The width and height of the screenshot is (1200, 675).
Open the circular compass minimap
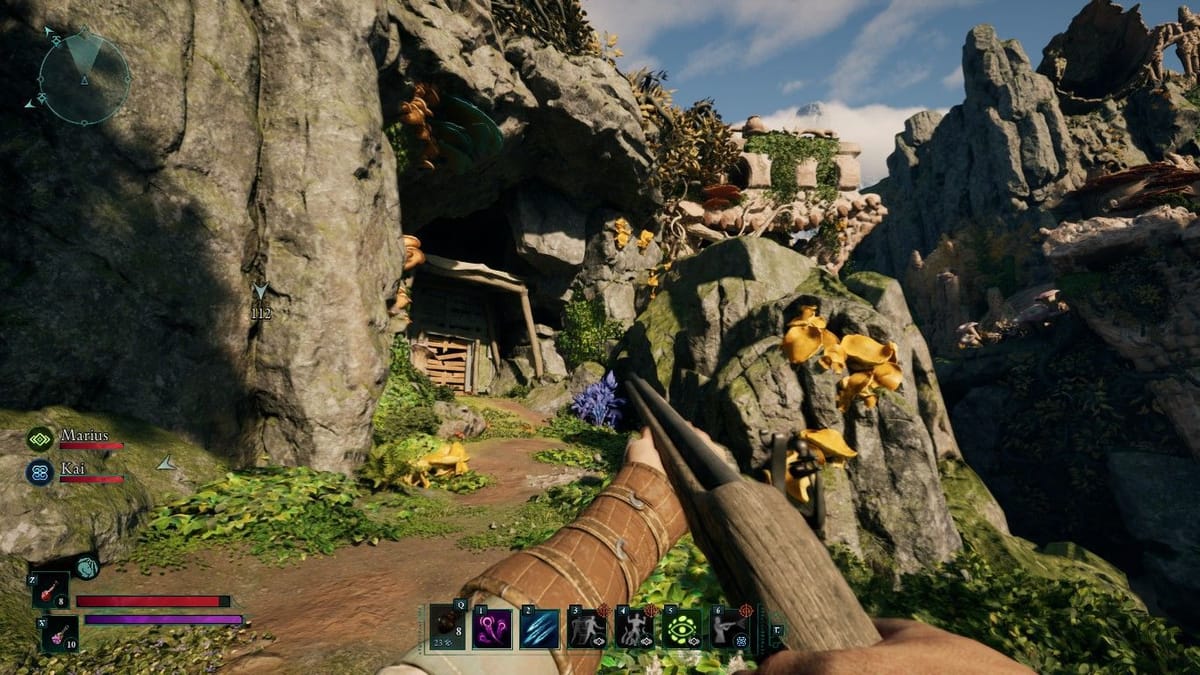(84, 77)
